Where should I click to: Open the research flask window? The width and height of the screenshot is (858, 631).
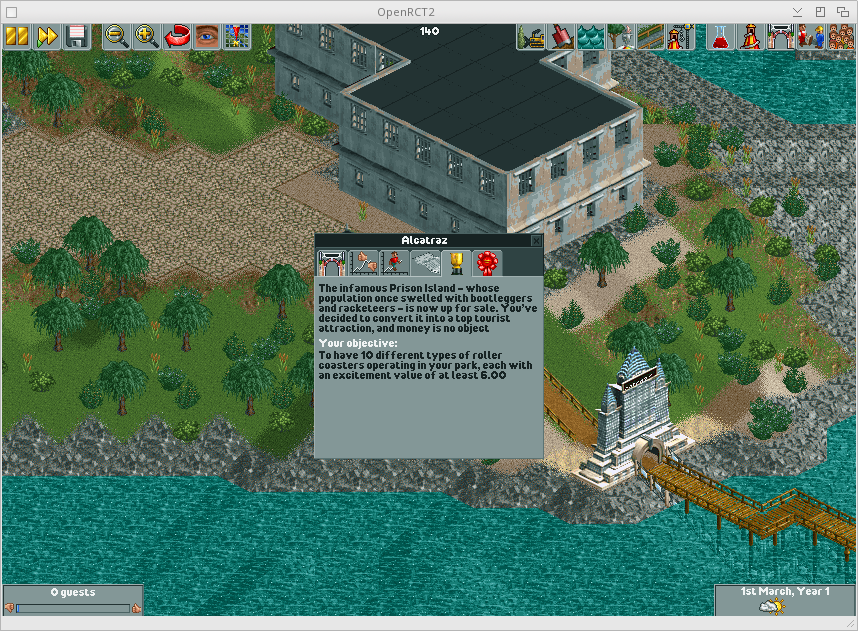click(719, 37)
